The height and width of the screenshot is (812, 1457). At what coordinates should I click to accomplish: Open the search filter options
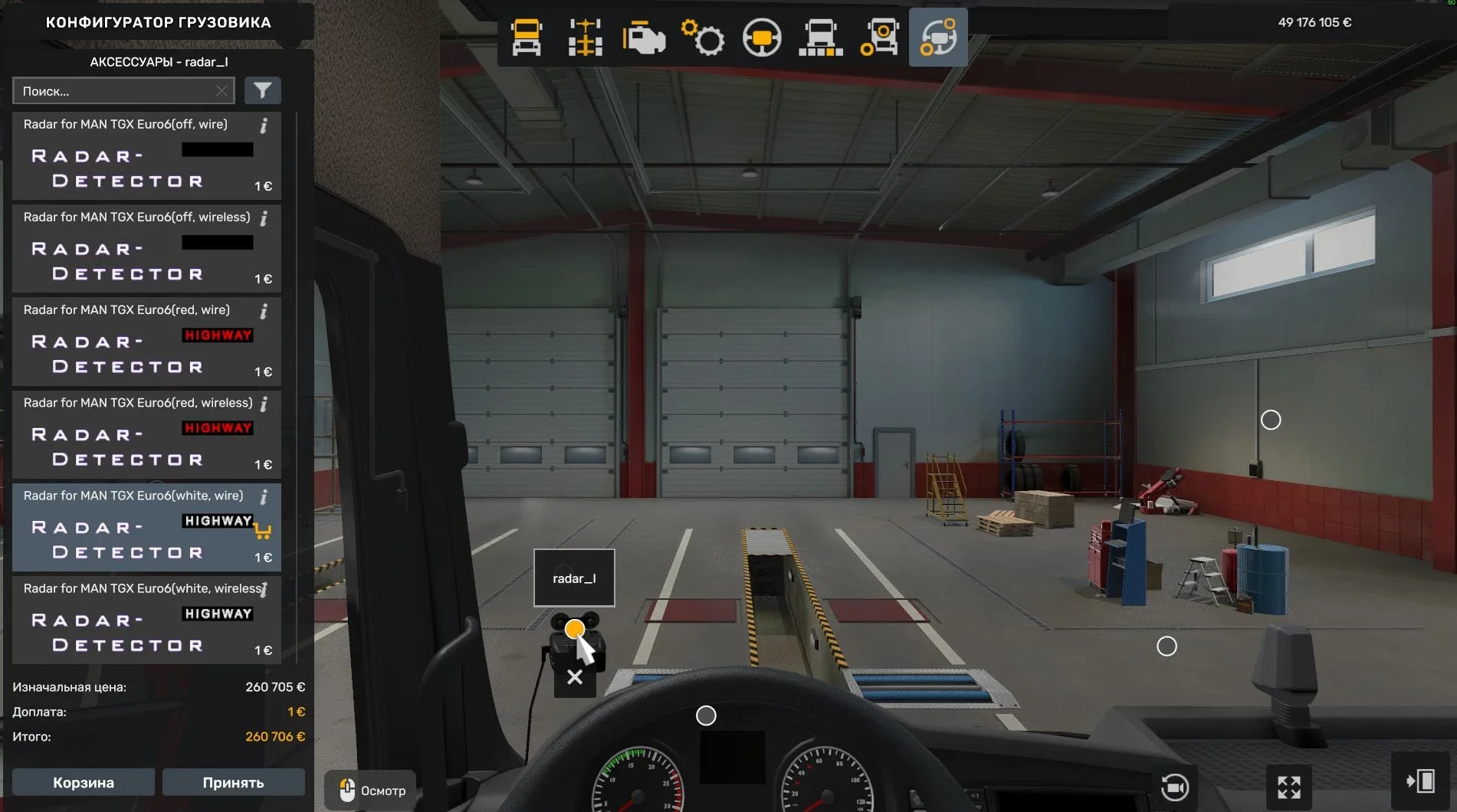262,90
